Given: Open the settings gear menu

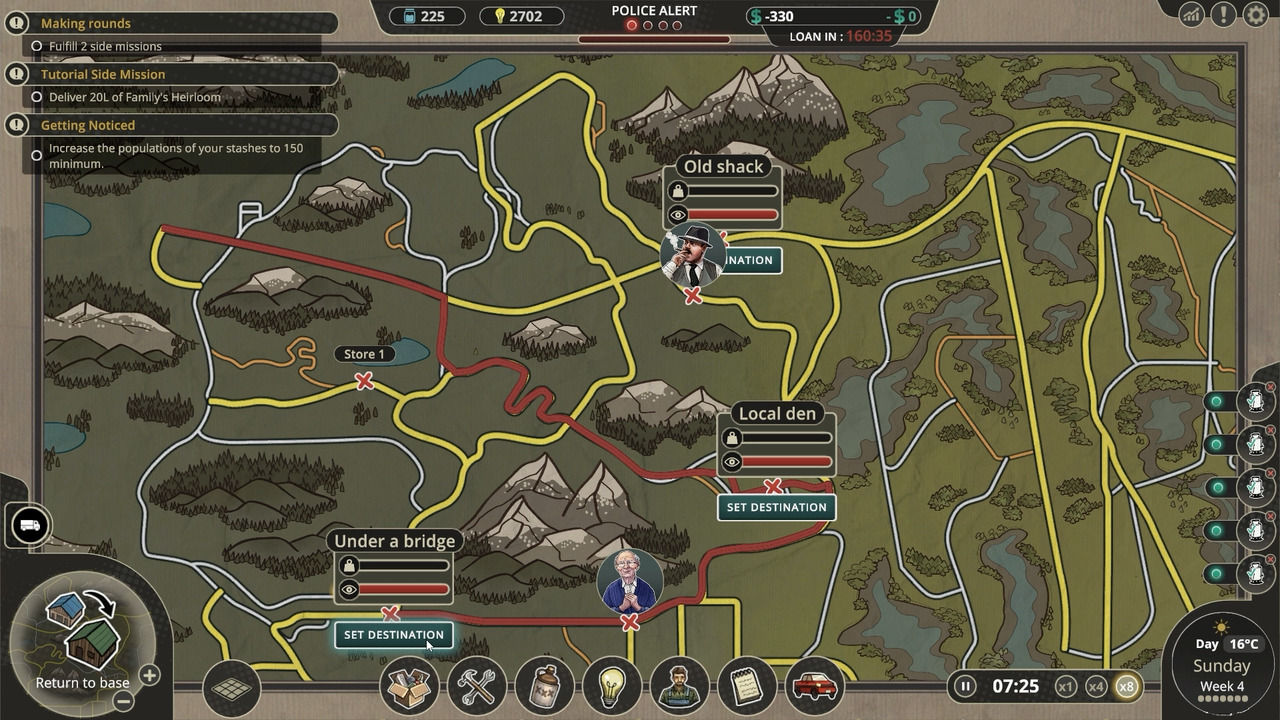Looking at the screenshot, I should (x=1255, y=14).
